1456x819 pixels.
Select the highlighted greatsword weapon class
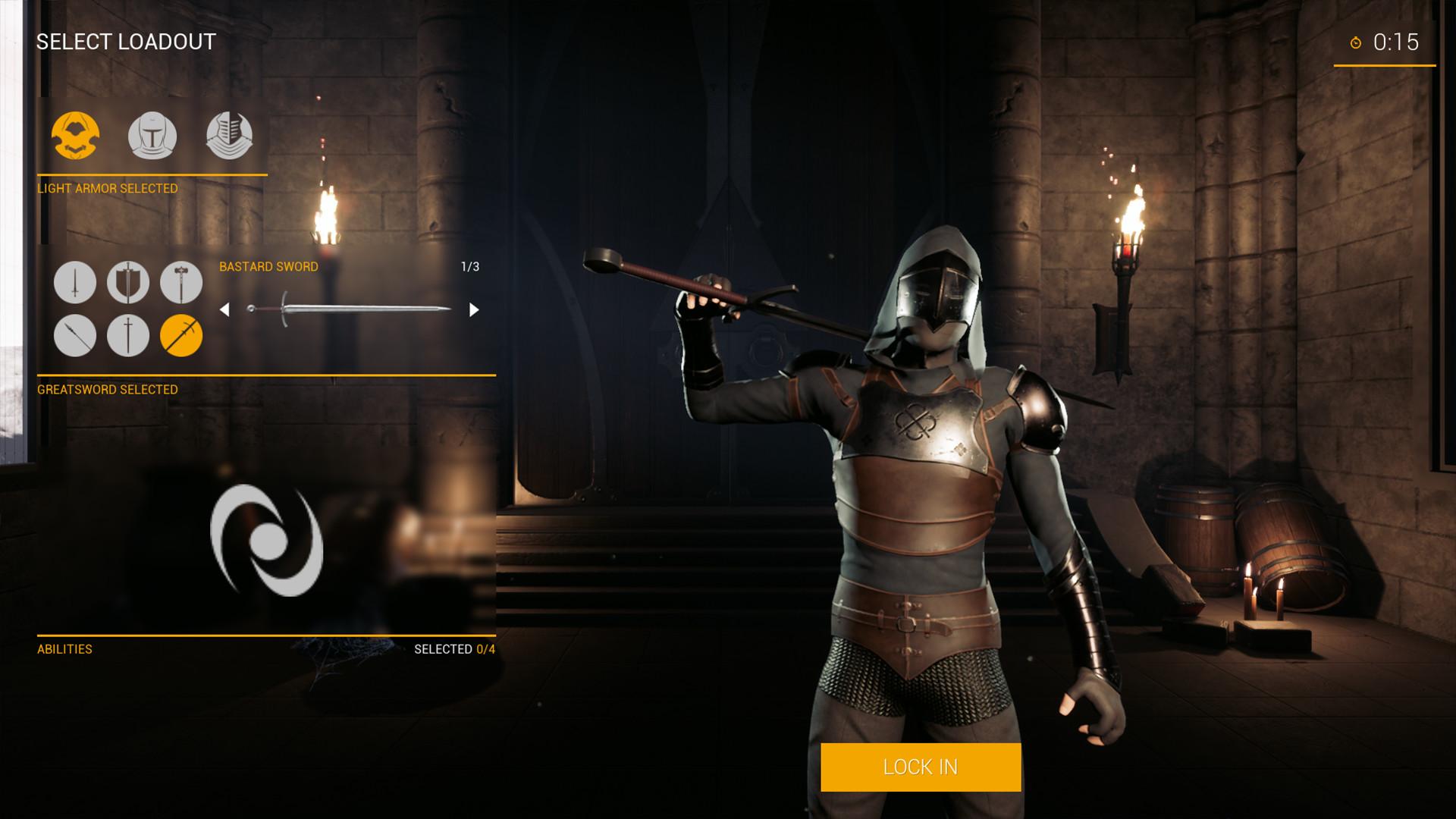click(x=181, y=335)
